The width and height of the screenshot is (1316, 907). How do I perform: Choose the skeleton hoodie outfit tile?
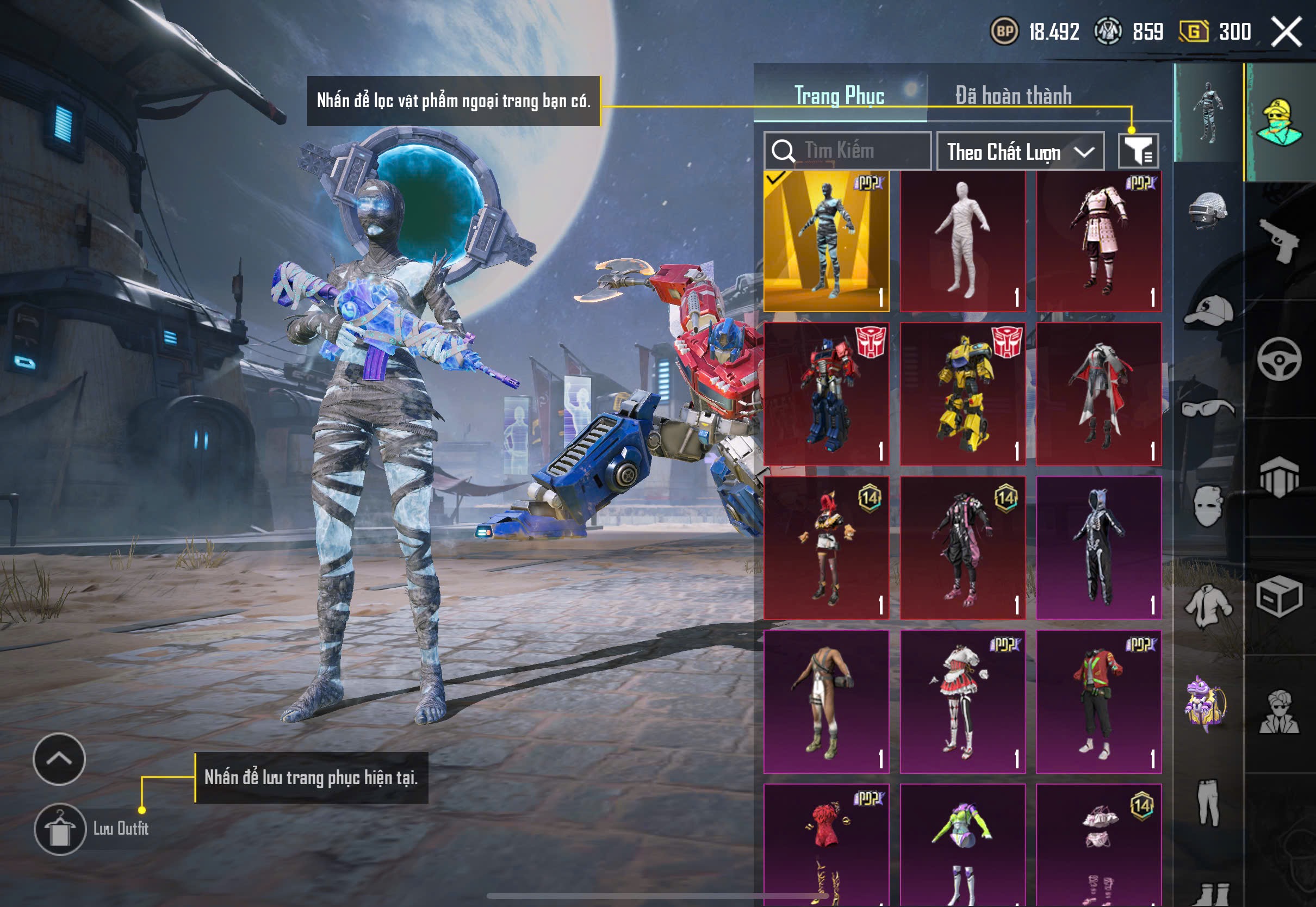click(x=1098, y=547)
